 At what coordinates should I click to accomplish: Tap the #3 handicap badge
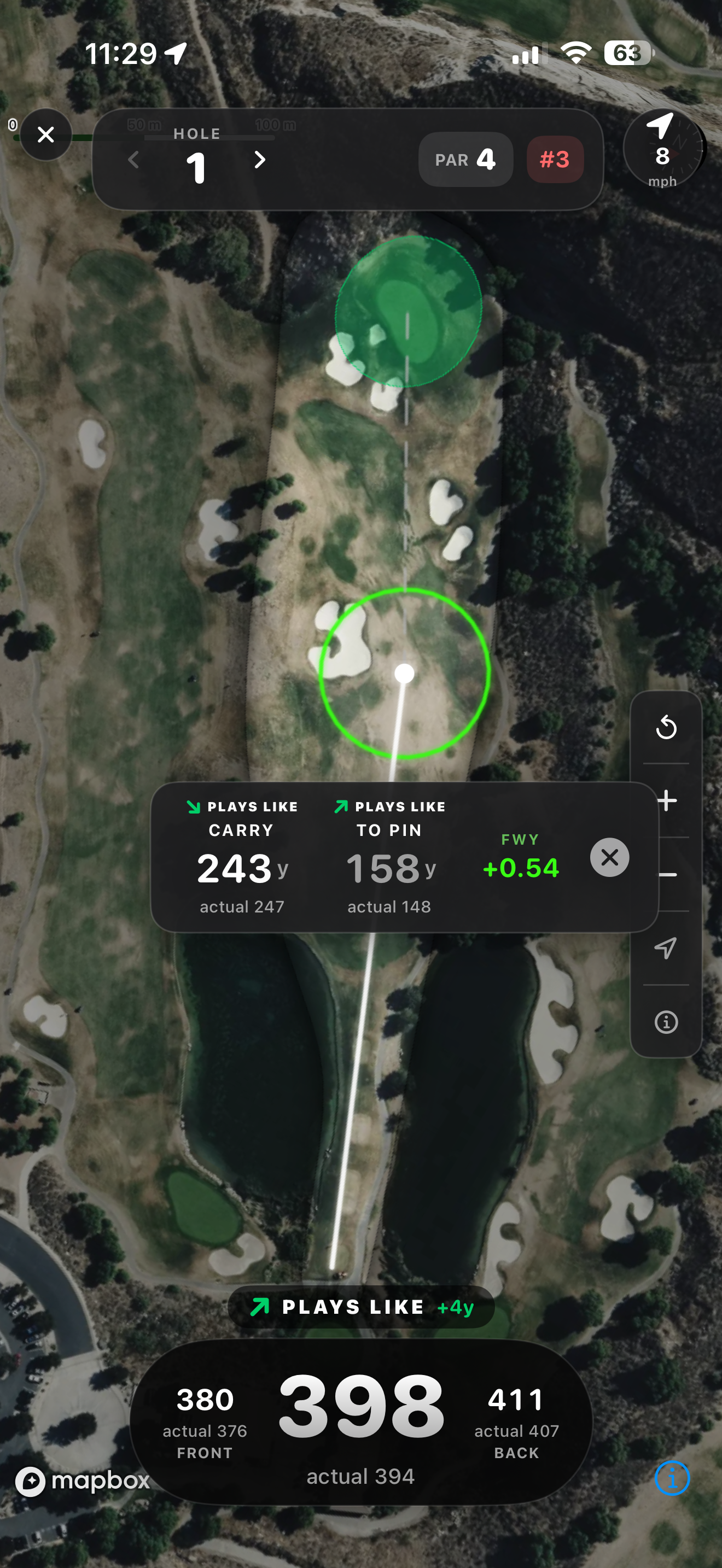(554, 160)
